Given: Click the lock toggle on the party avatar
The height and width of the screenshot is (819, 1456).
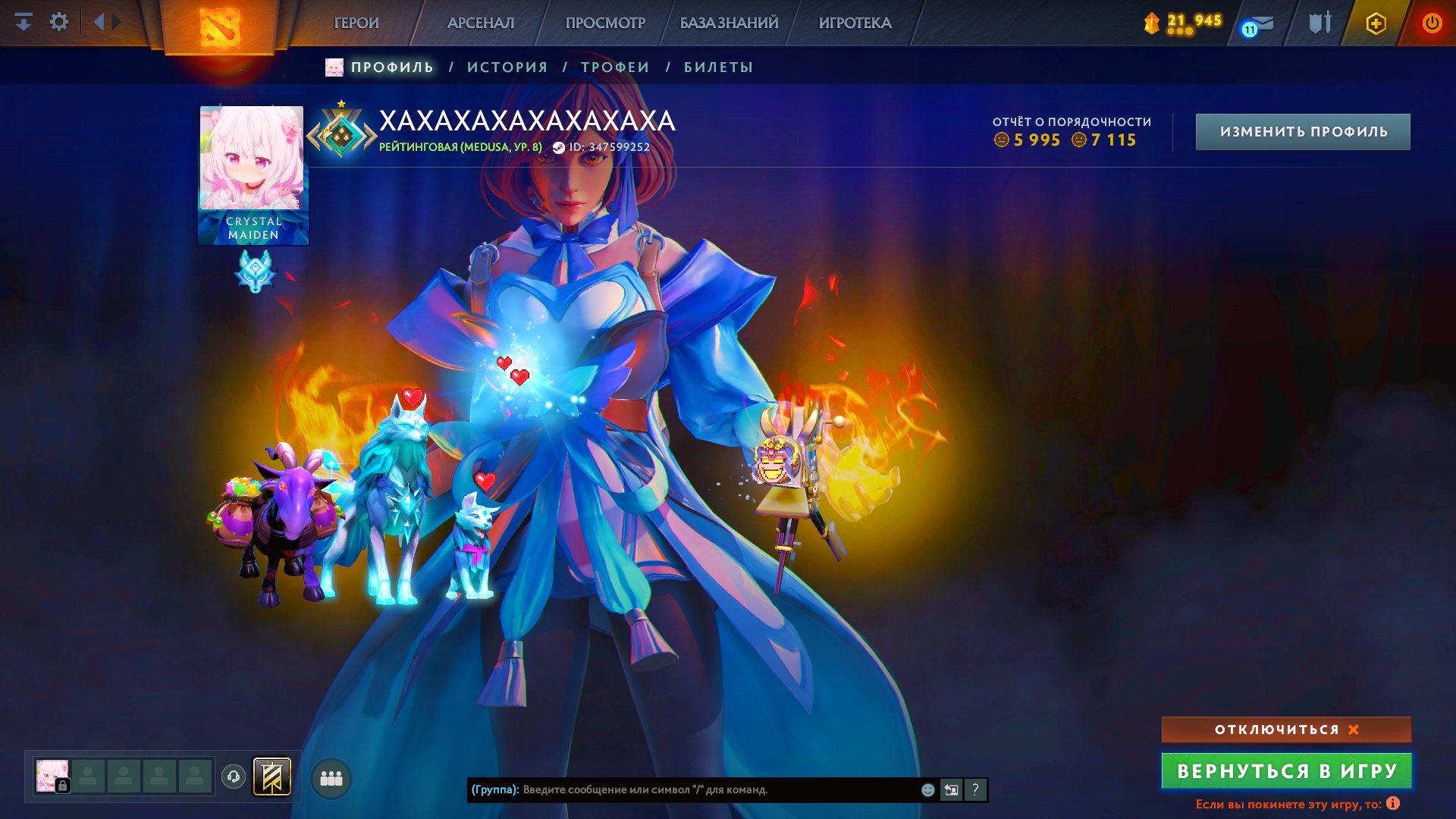Looking at the screenshot, I should [62, 785].
